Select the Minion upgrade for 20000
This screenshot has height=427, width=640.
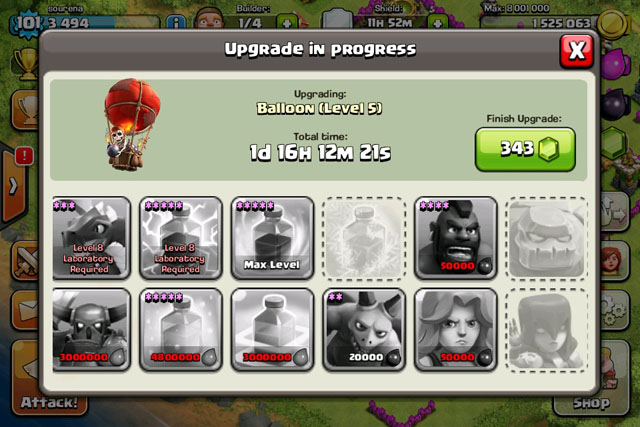[x=364, y=328]
